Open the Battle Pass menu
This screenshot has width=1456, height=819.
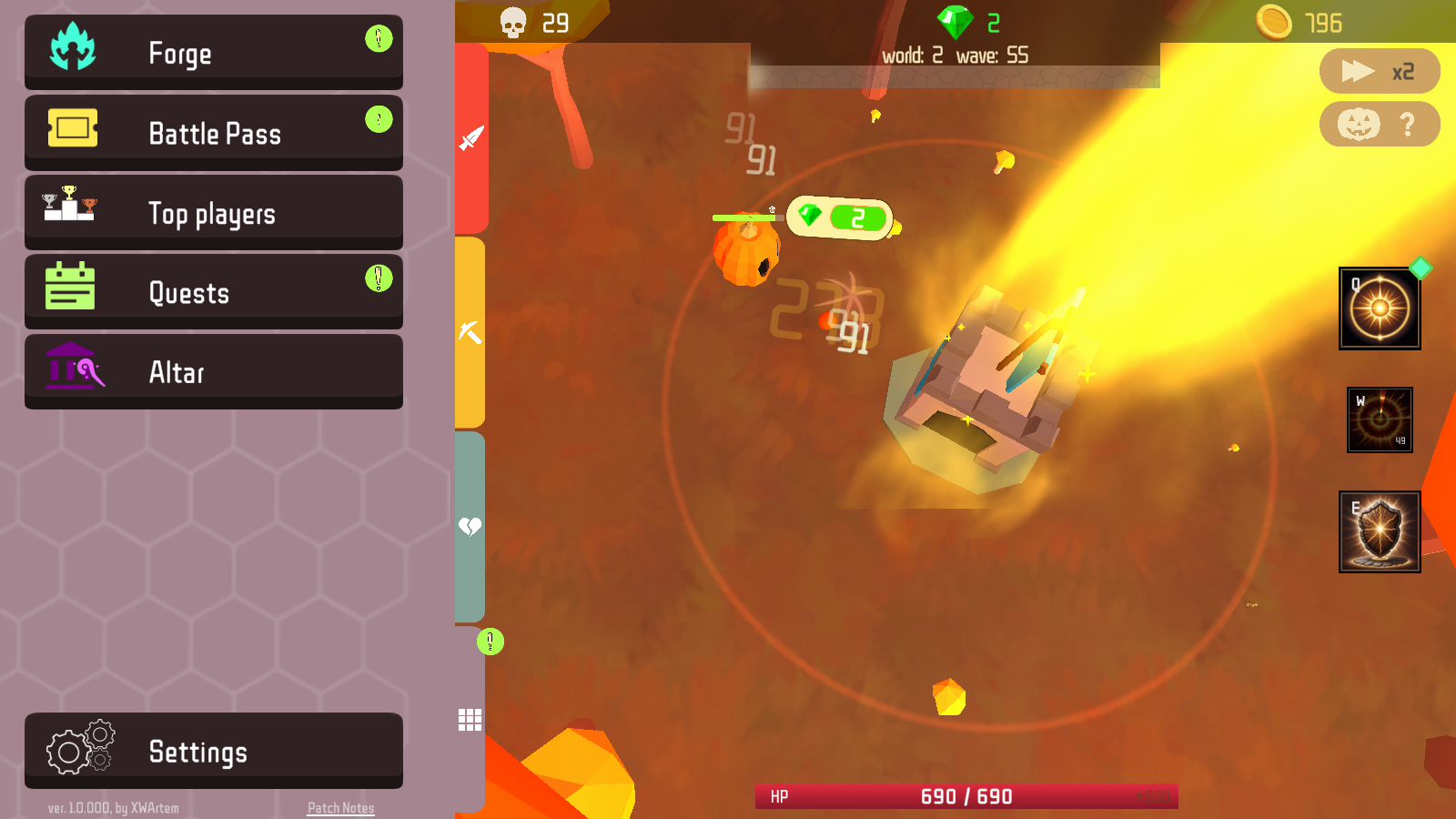click(214, 133)
